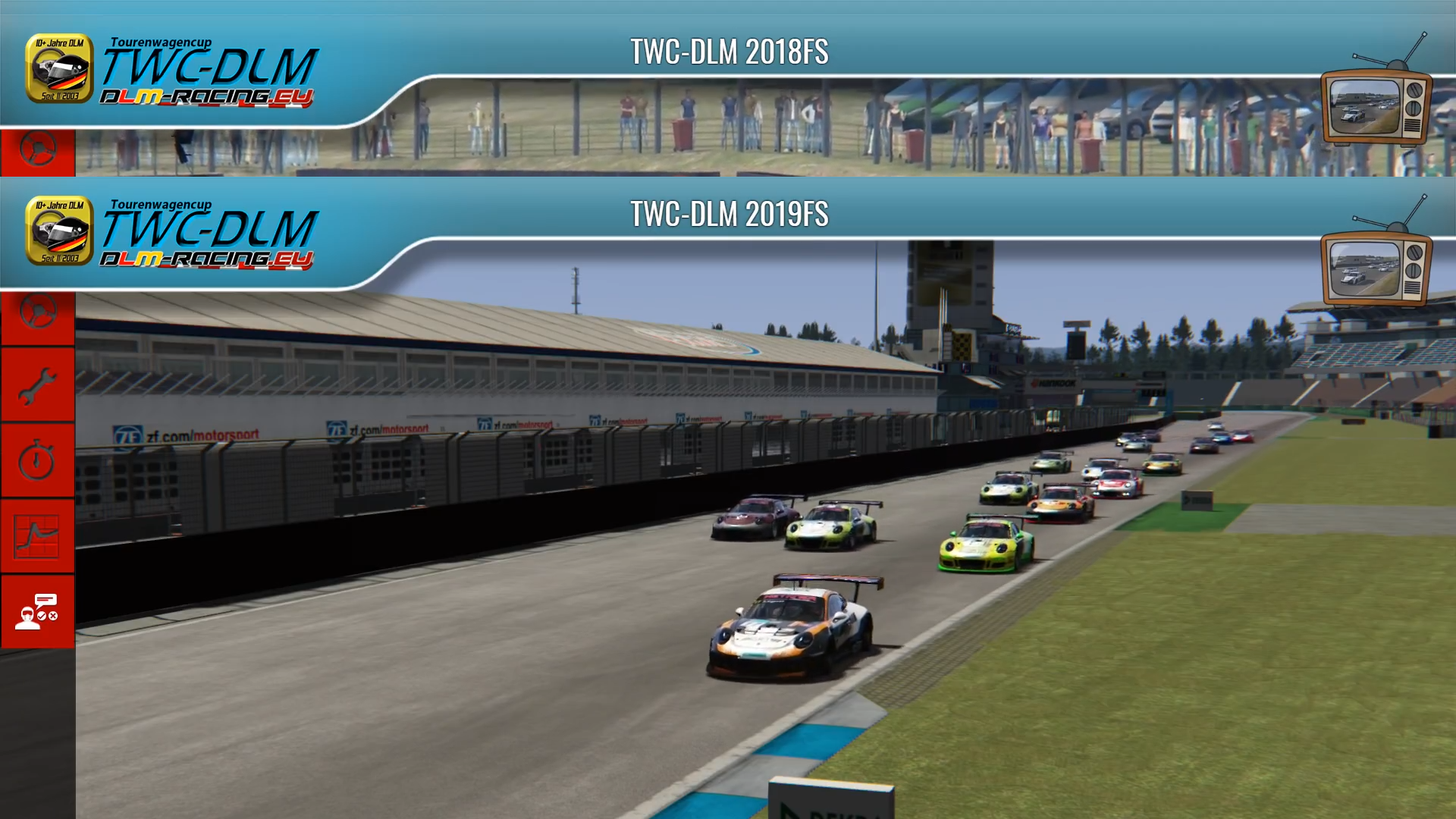
Task: Select the TWC-DLM 2018FS title header
Action: point(729,52)
